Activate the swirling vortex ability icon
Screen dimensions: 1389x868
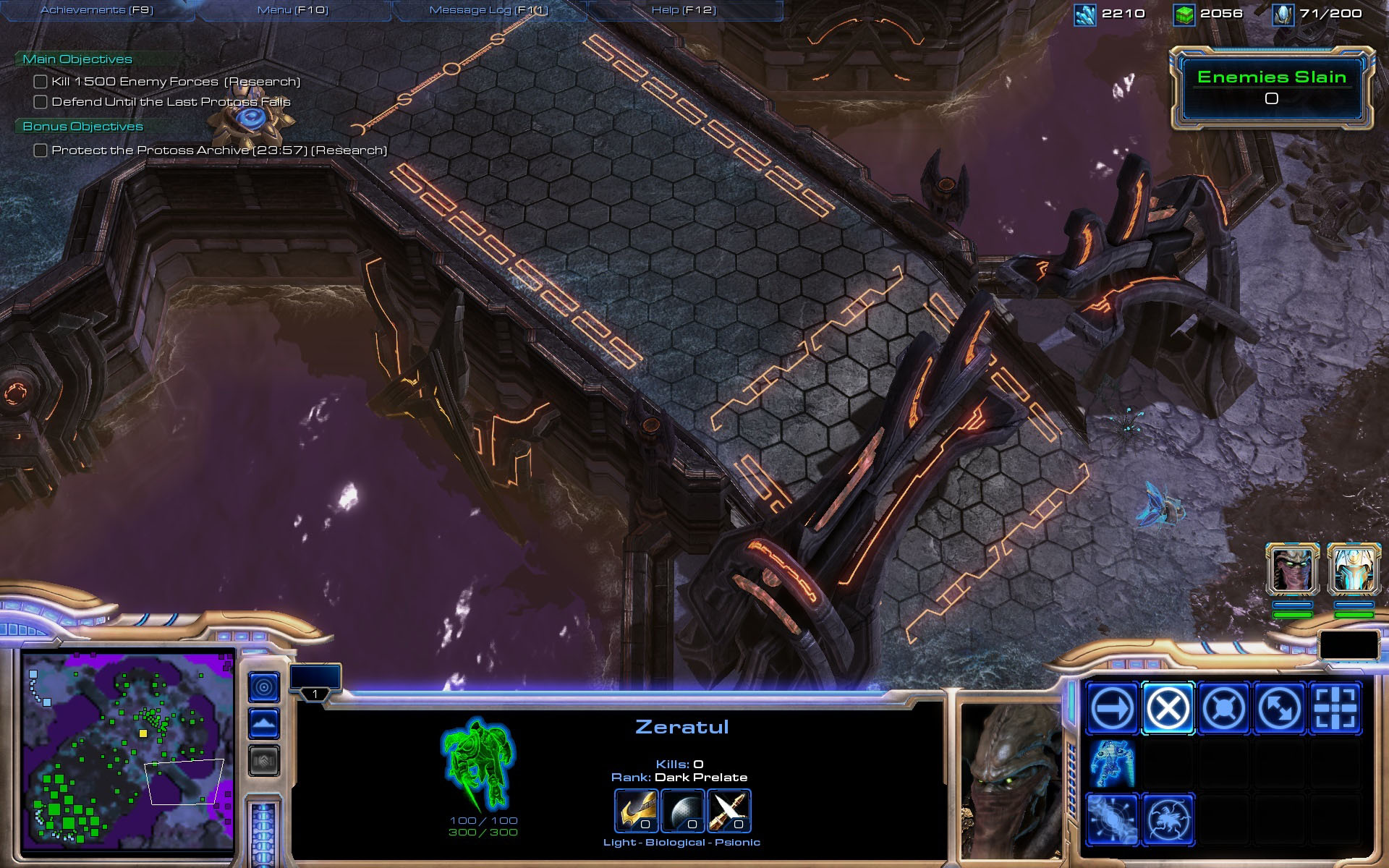click(x=1112, y=820)
